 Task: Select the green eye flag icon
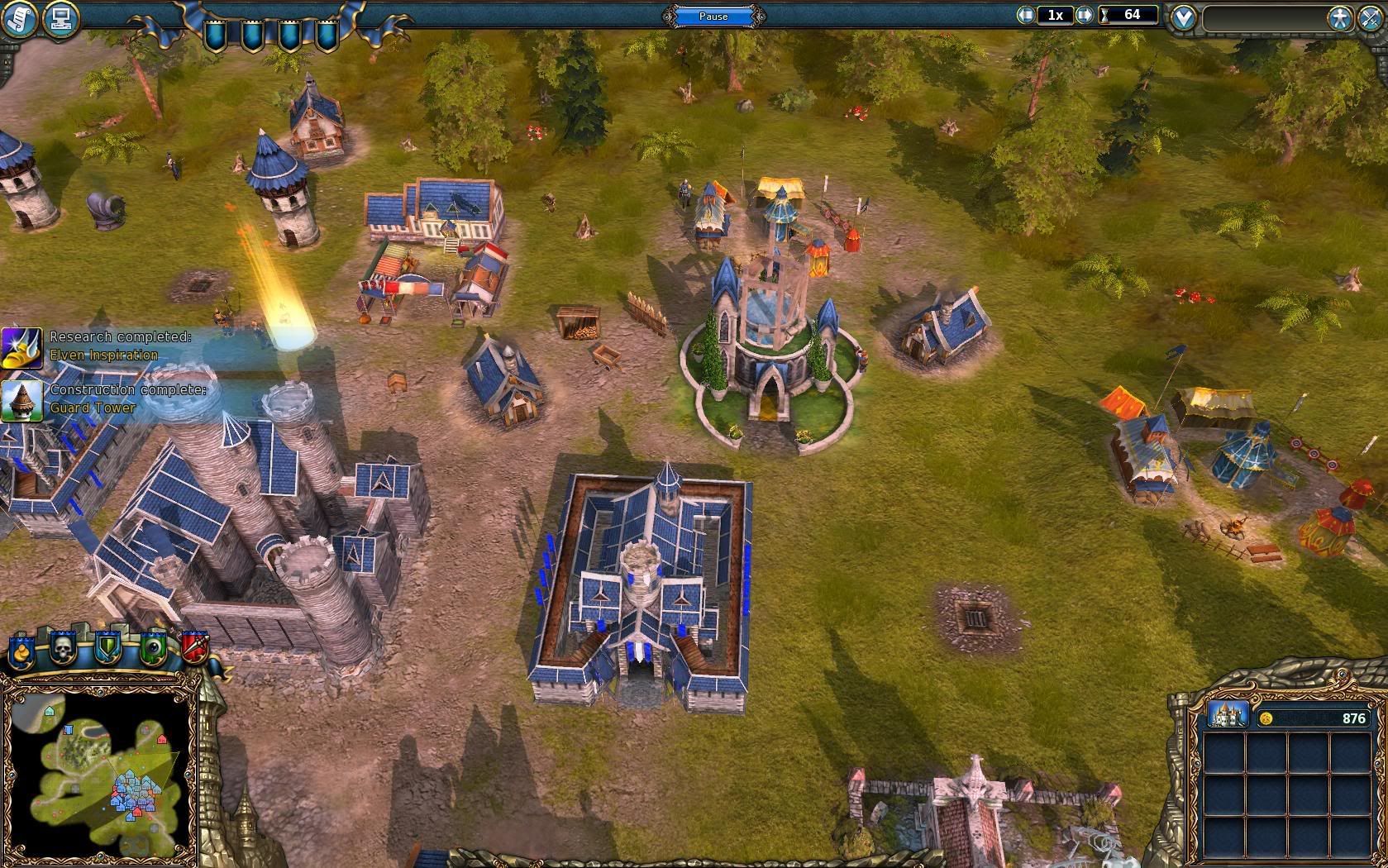click(153, 649)
